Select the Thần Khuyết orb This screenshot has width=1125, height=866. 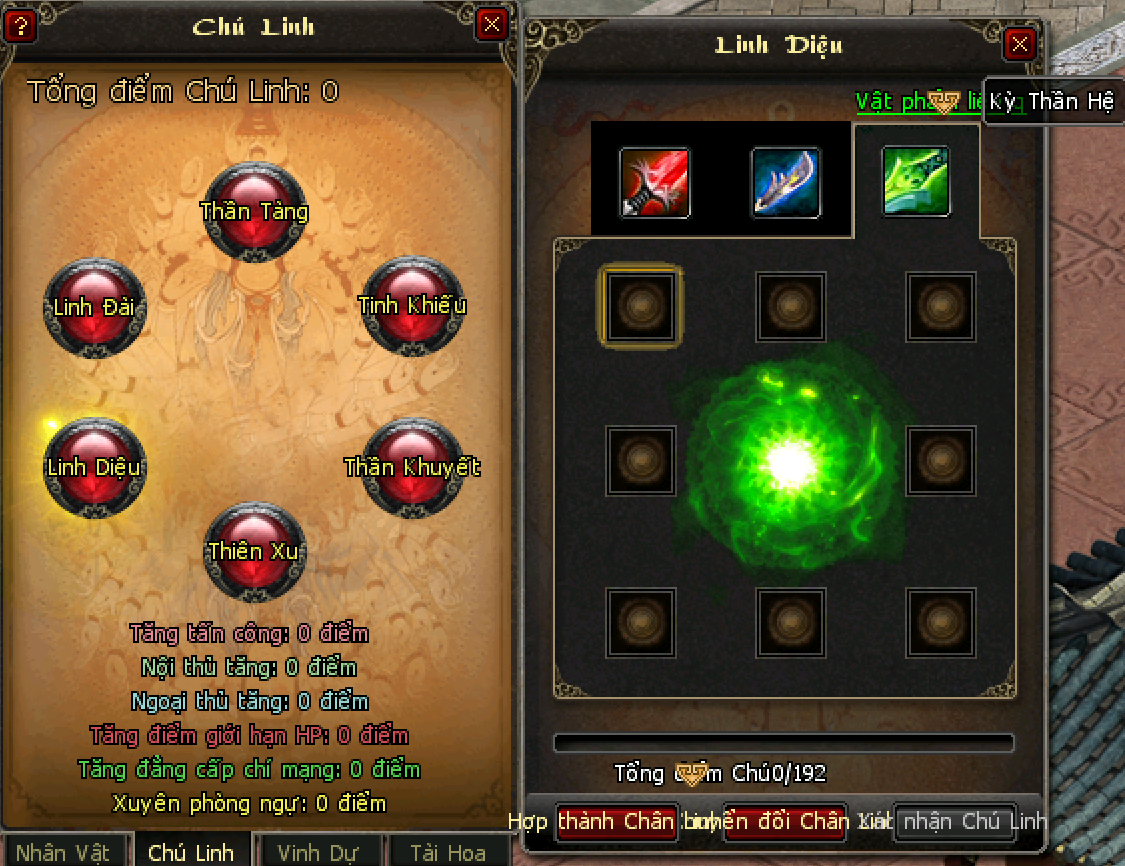click(x=412, y=467)
